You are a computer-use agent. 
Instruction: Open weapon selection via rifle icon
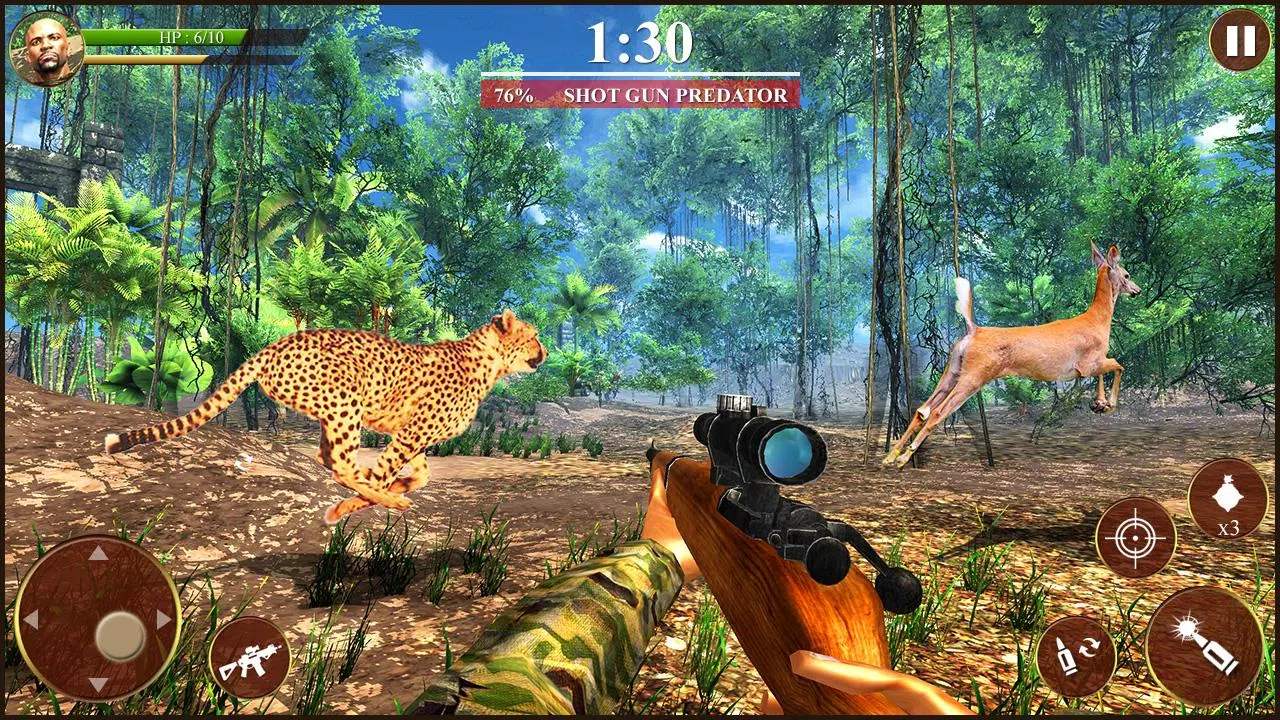point(252,657)
